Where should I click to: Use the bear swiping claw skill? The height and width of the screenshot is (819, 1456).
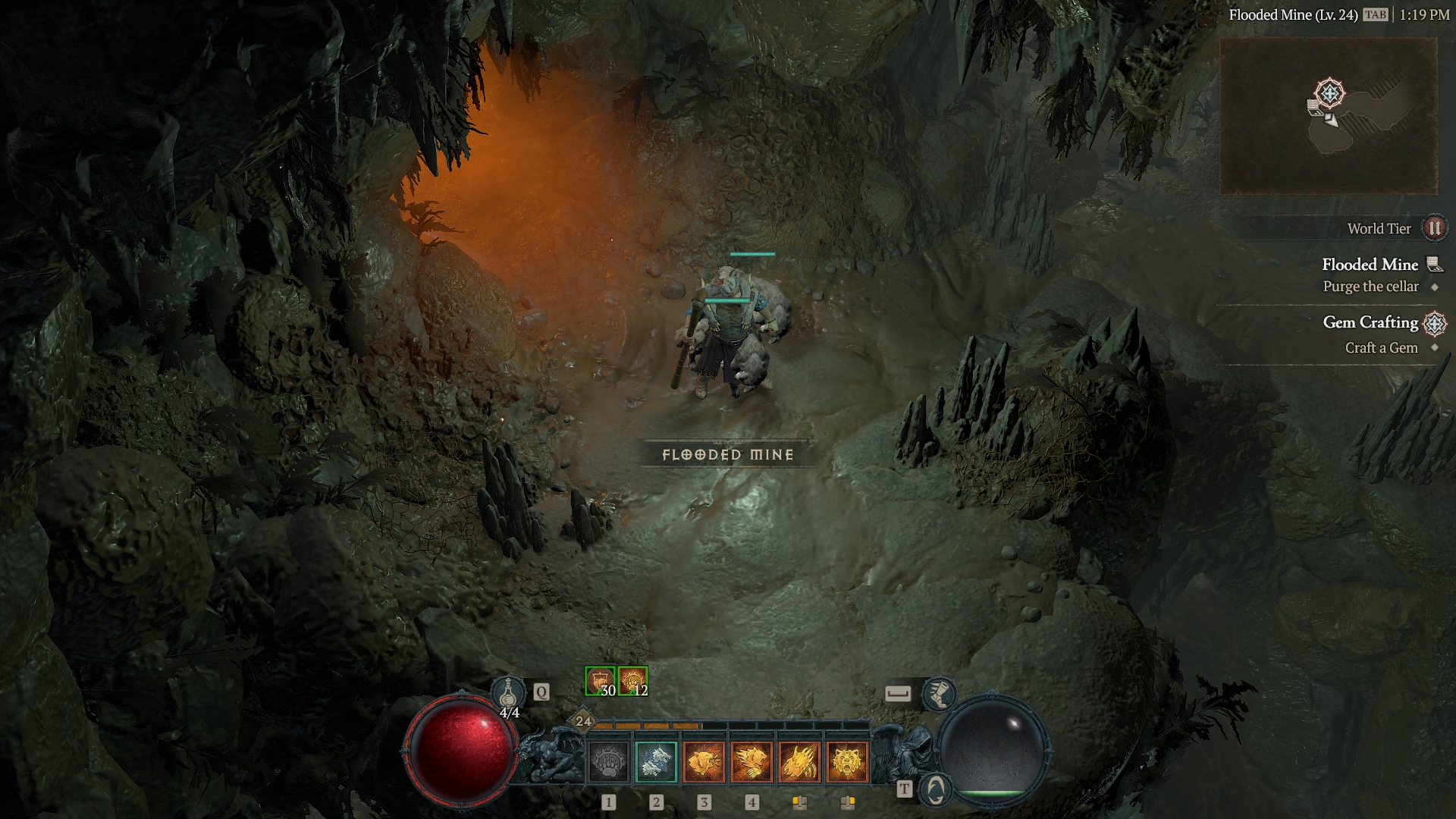coord(752,761)
